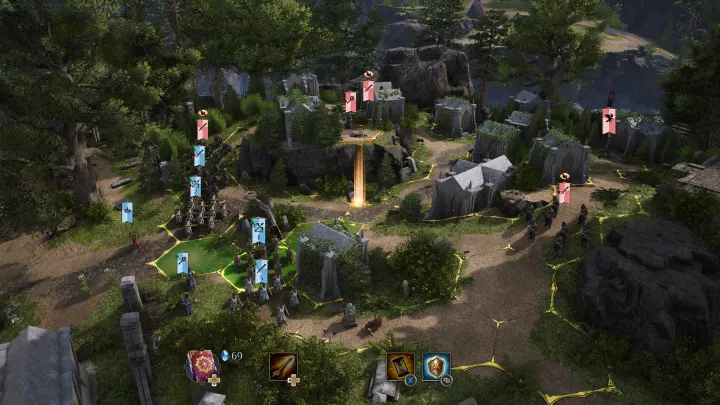Choose the shield defend action
The width and height of the screenshot is (720, 405).
[436, 366]
